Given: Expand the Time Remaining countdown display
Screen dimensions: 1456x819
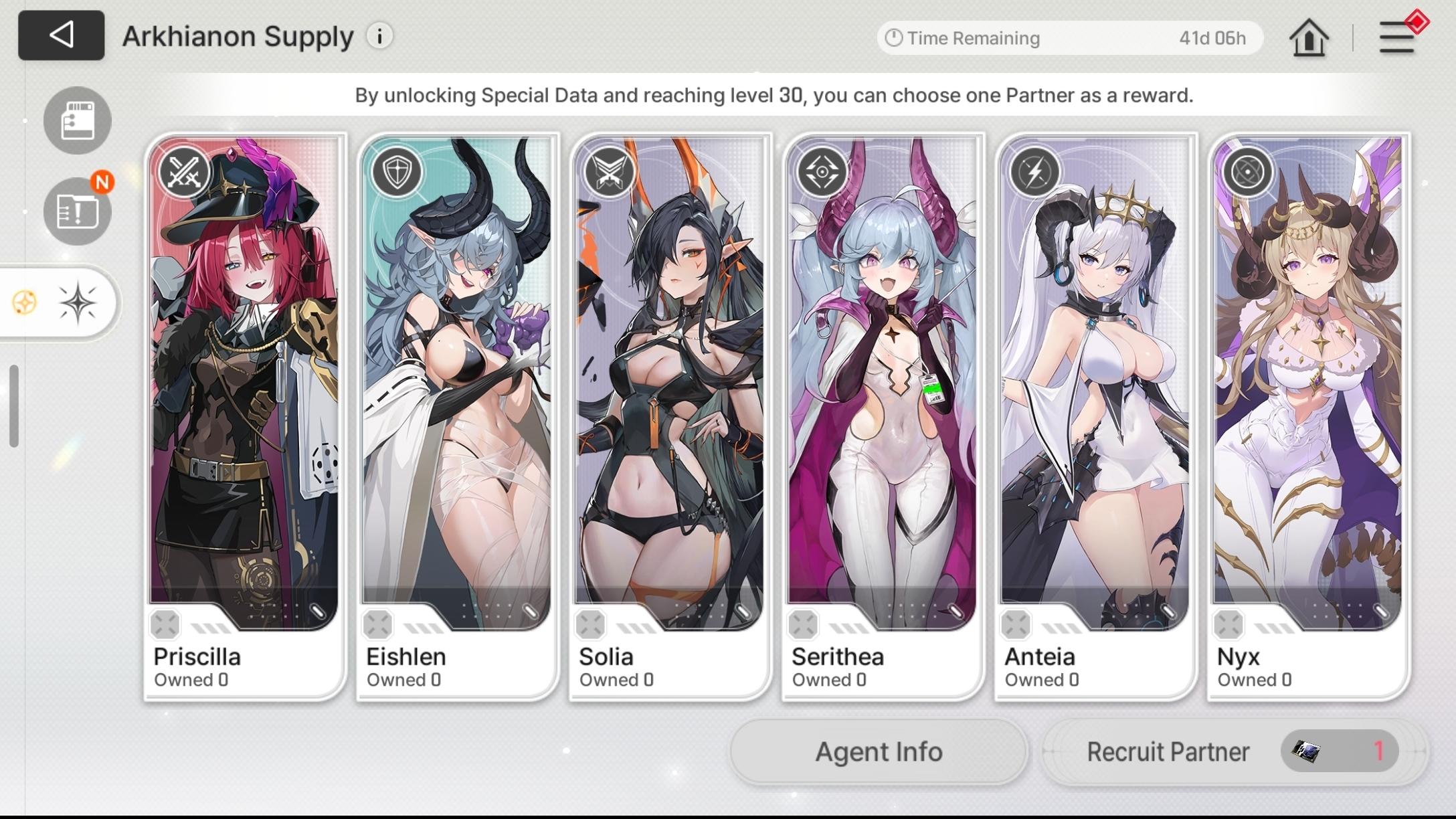Looking at the screenshot, I should (x=1069, y=38).
